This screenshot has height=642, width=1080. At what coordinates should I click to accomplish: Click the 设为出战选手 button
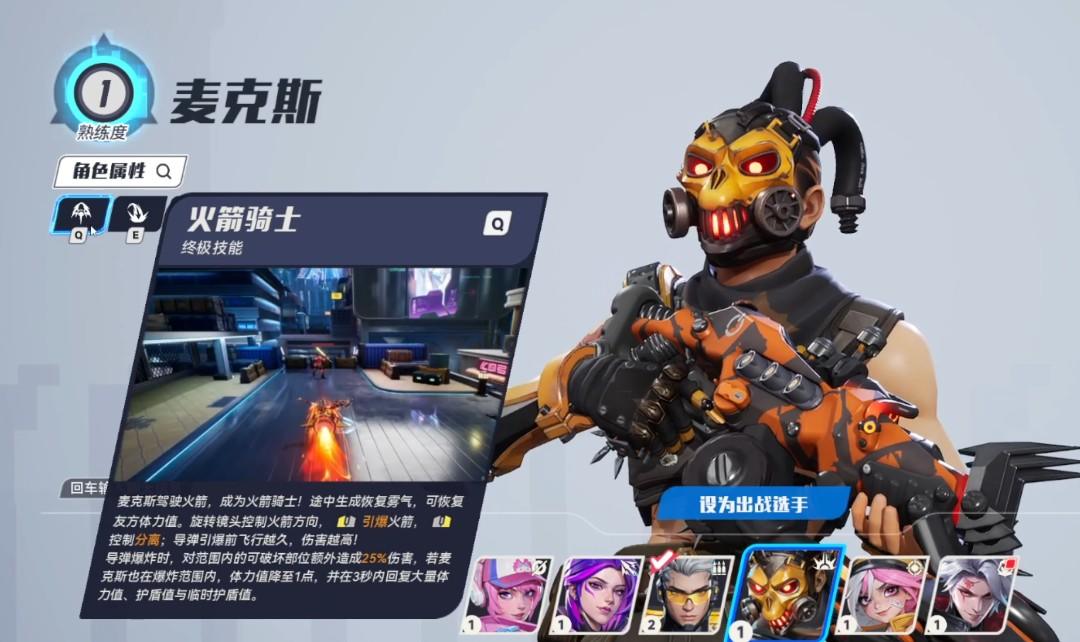[754, 504]
